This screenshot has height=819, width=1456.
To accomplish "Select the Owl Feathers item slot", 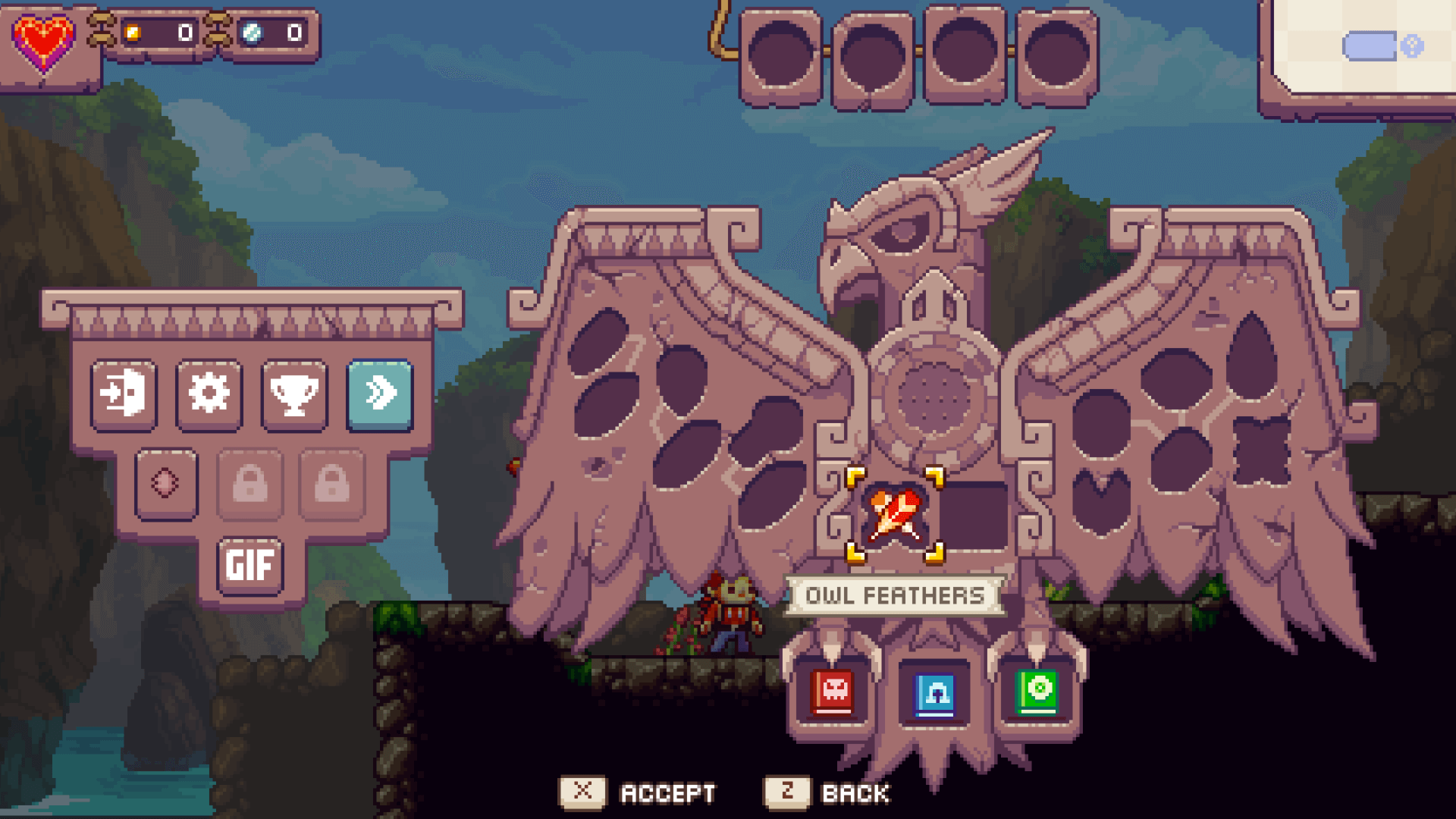I will [x=895, y=516].
